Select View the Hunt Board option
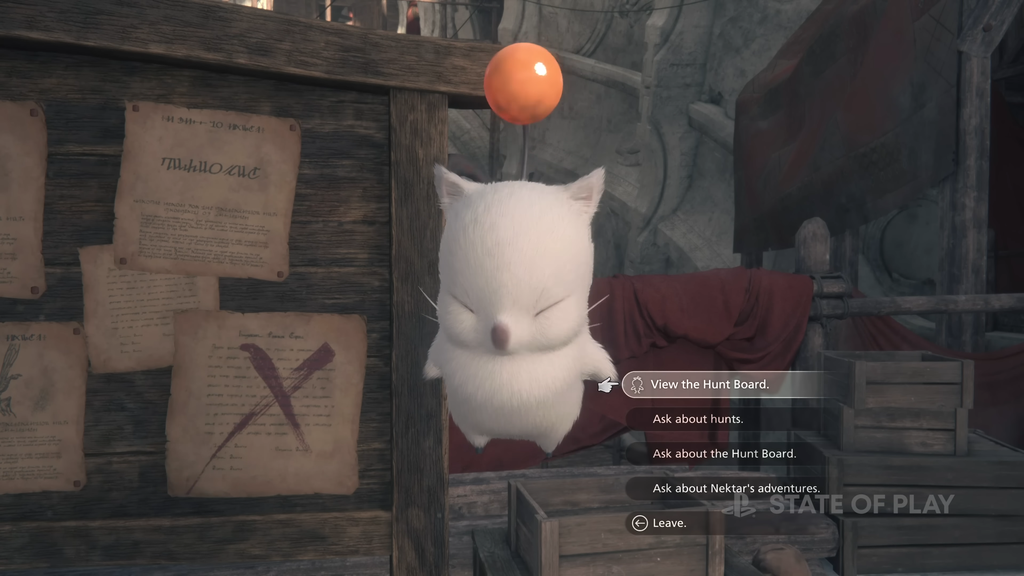Image resolution: width=1024 pixels, height=576 pixels. click(x=710, y=384)
